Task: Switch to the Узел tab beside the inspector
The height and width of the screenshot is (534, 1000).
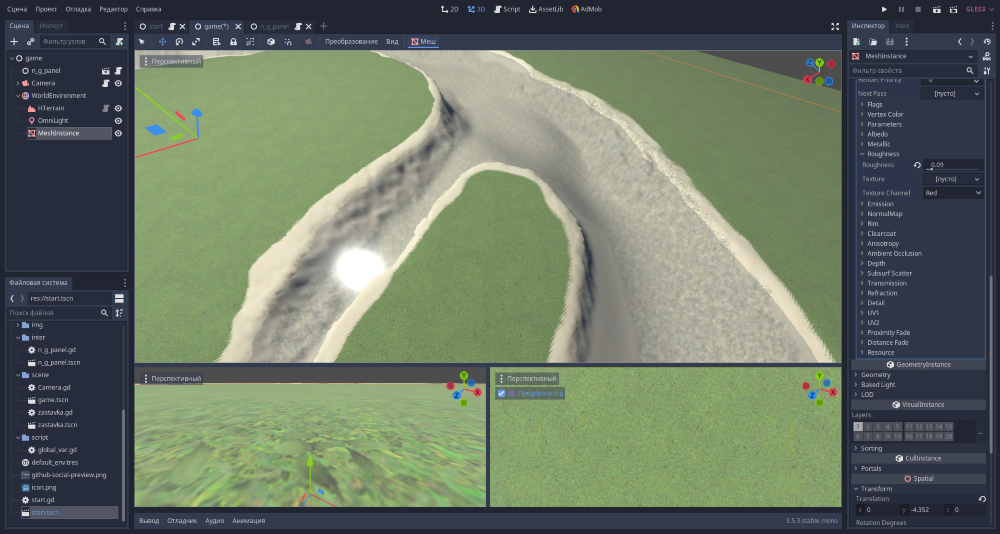Action: coord(903,25)
